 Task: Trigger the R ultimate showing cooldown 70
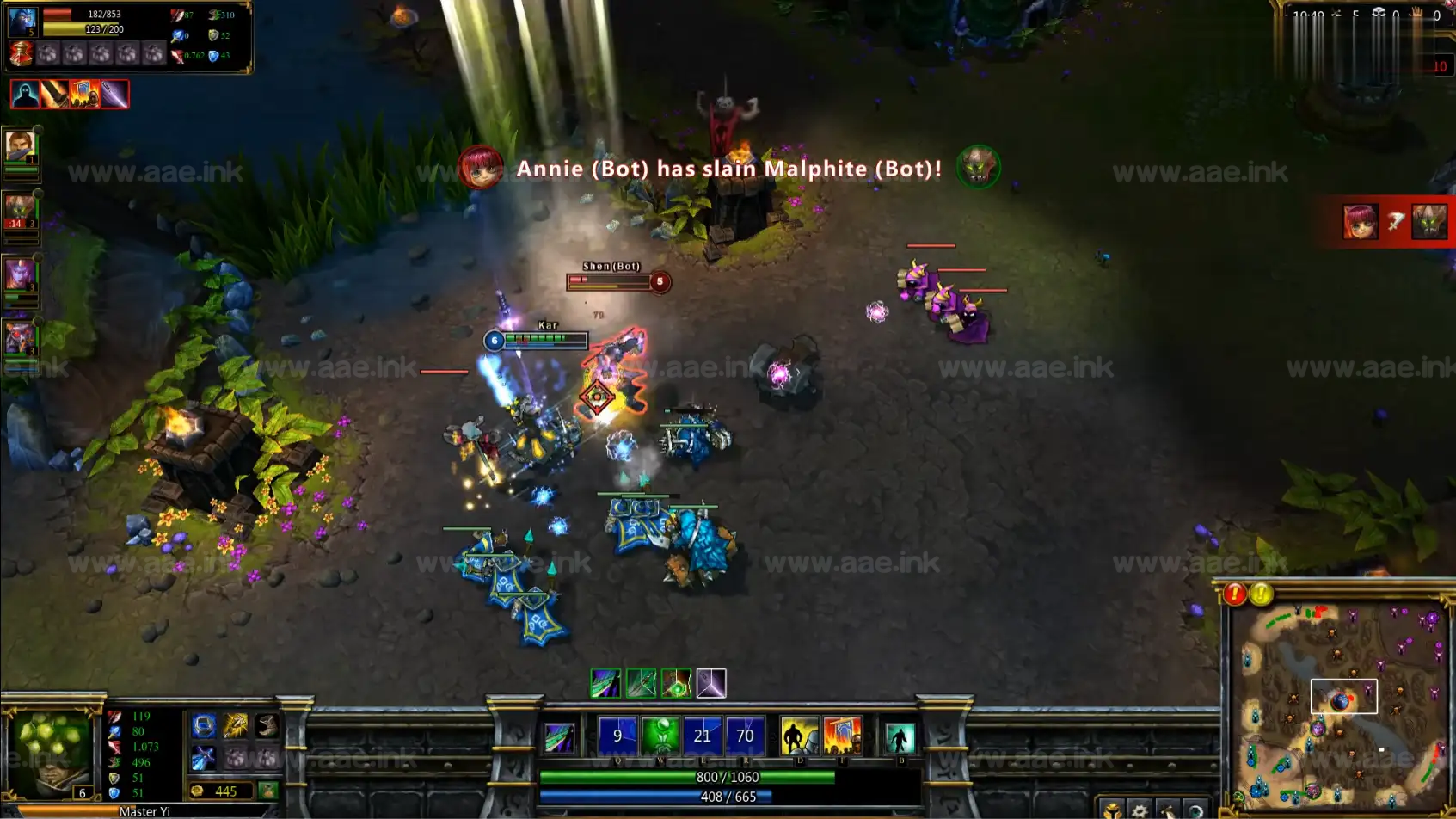click(x=745, y=736)
